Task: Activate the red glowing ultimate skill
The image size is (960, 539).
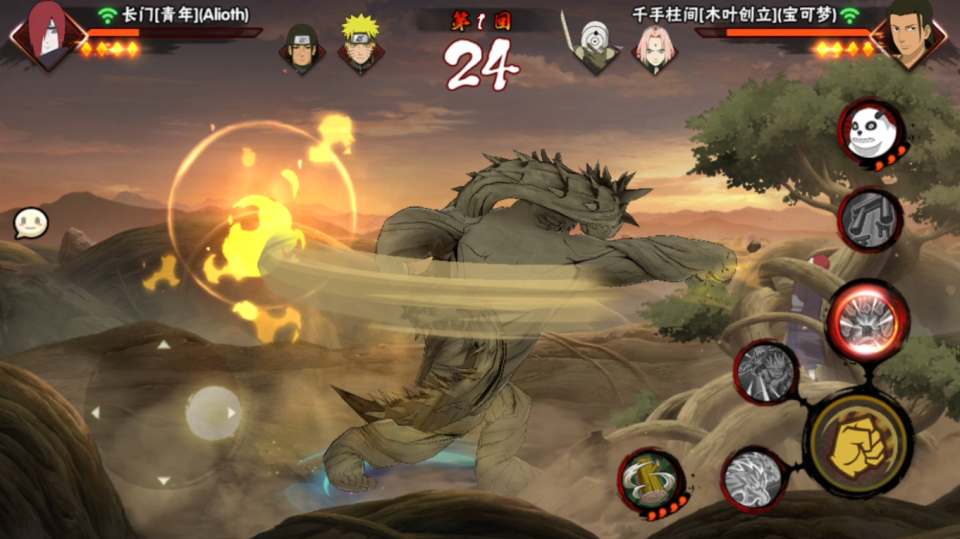Action: click(866, 321)
